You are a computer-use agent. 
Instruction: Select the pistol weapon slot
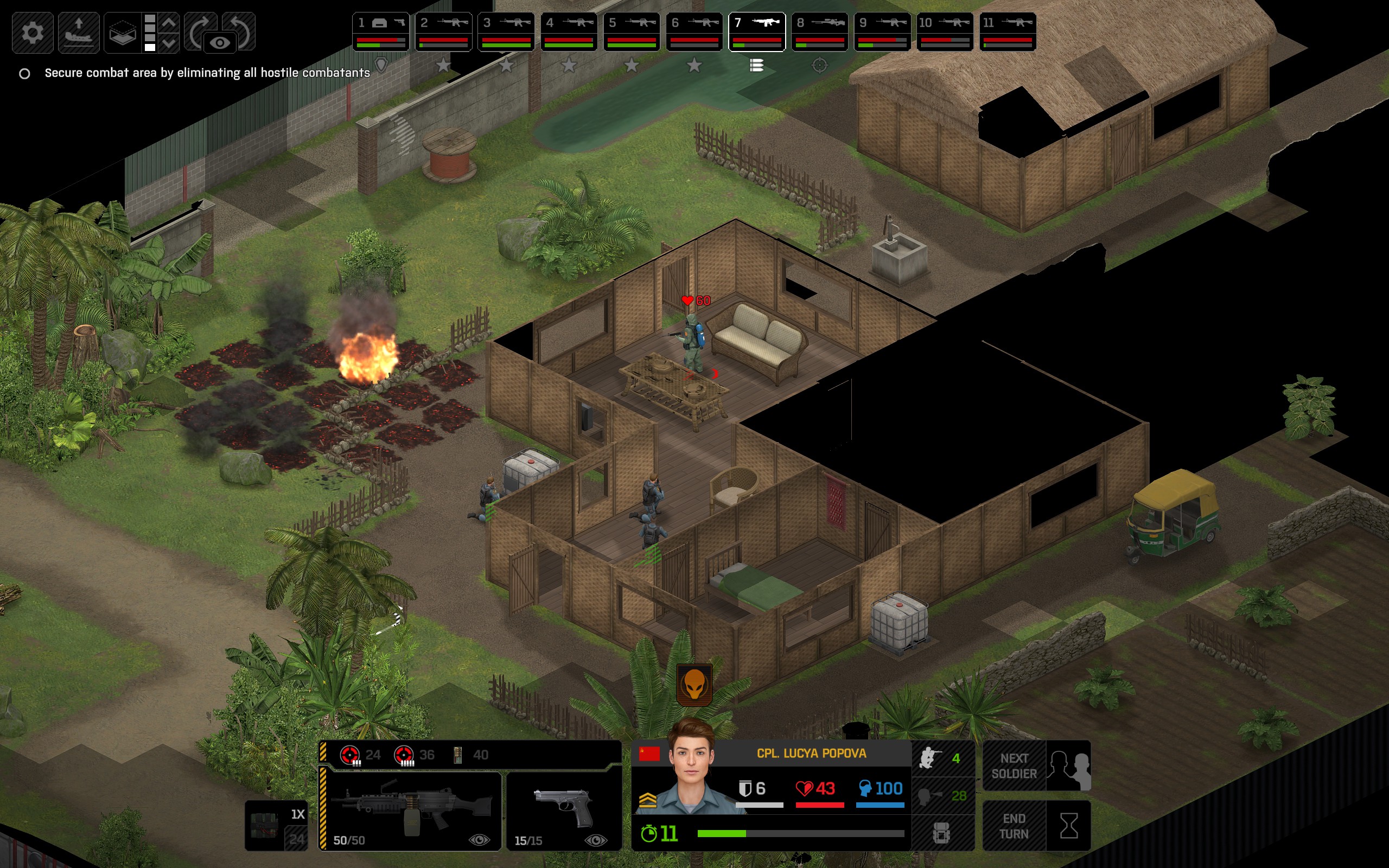pos(564,810)
